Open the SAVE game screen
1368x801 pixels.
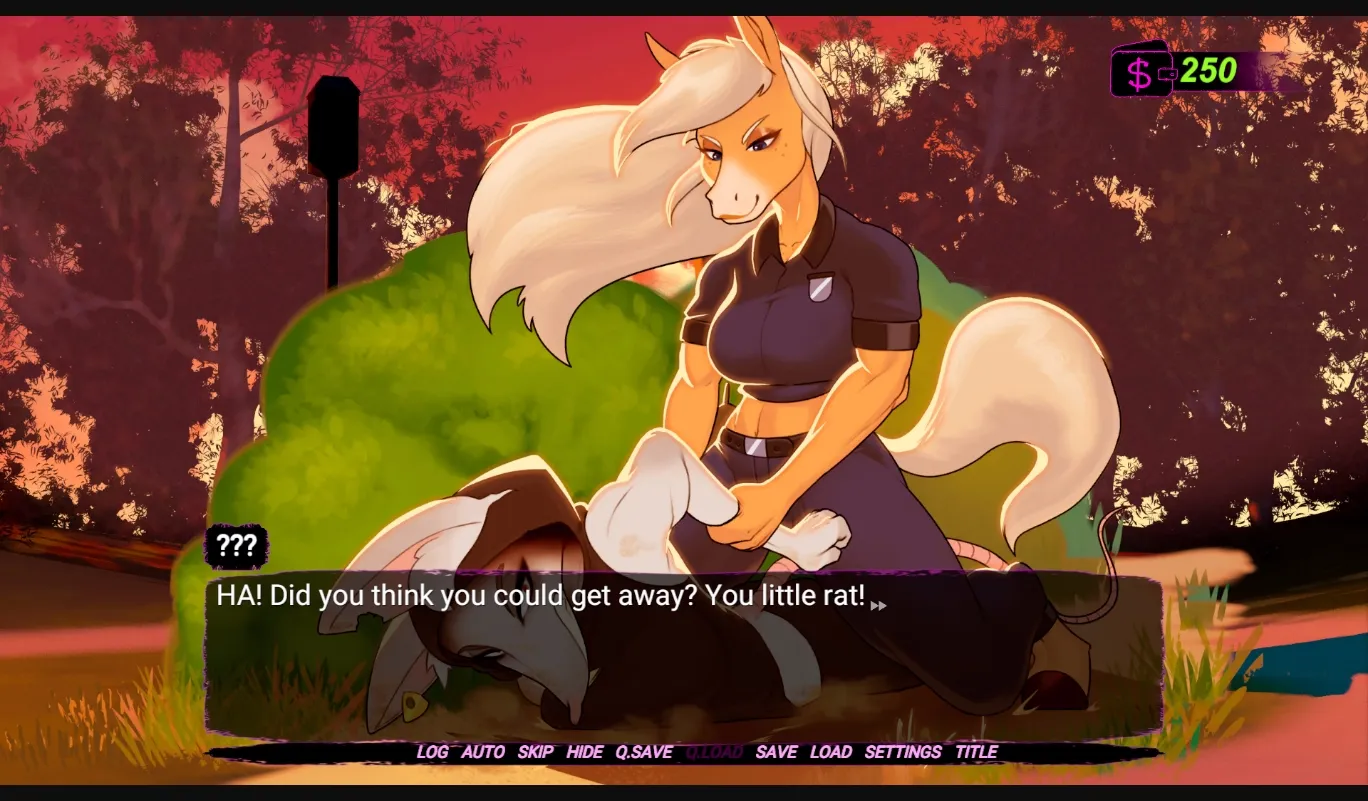pos(778,752)
